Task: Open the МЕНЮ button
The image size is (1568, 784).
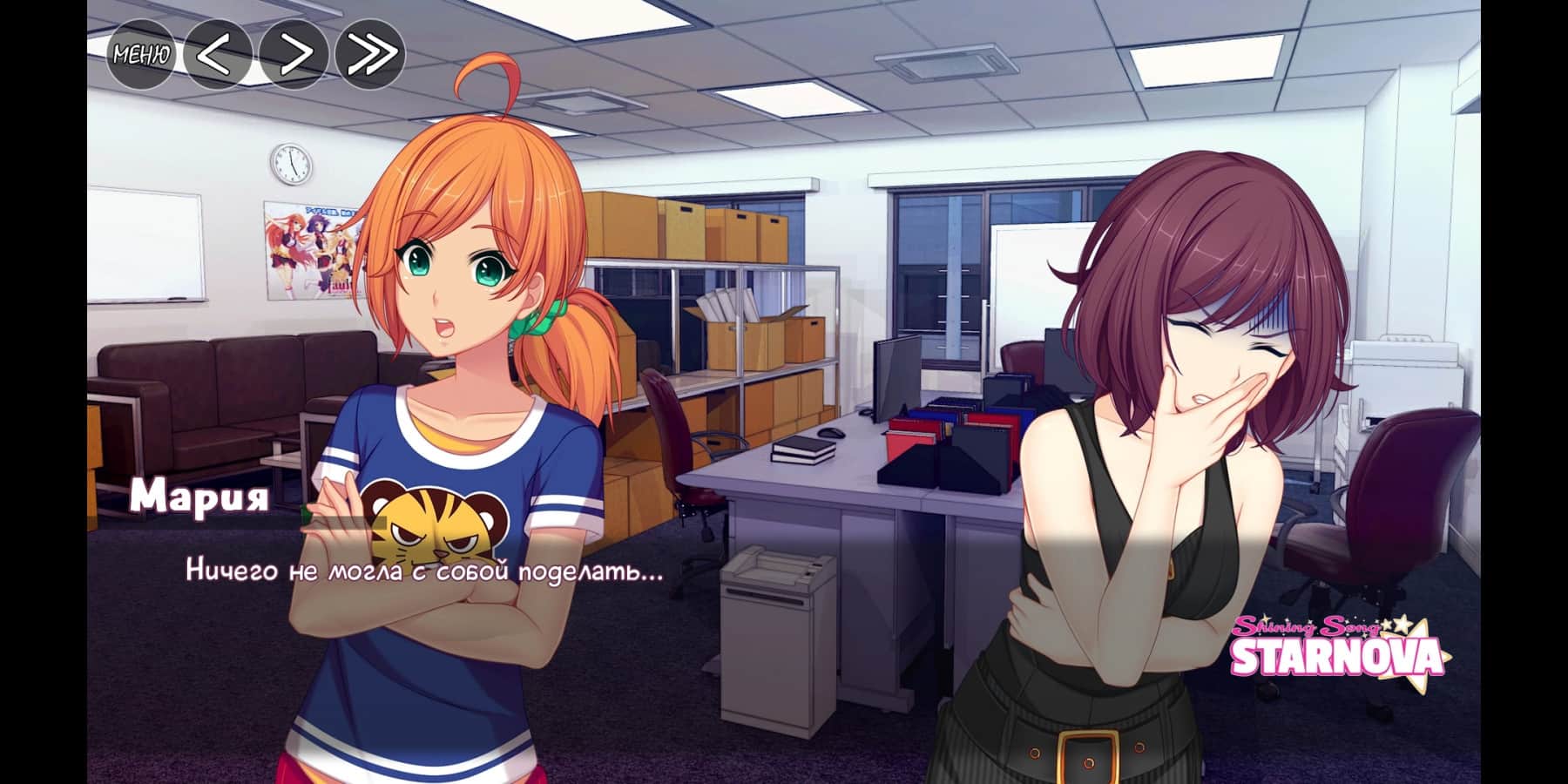Action: point(140,55)
